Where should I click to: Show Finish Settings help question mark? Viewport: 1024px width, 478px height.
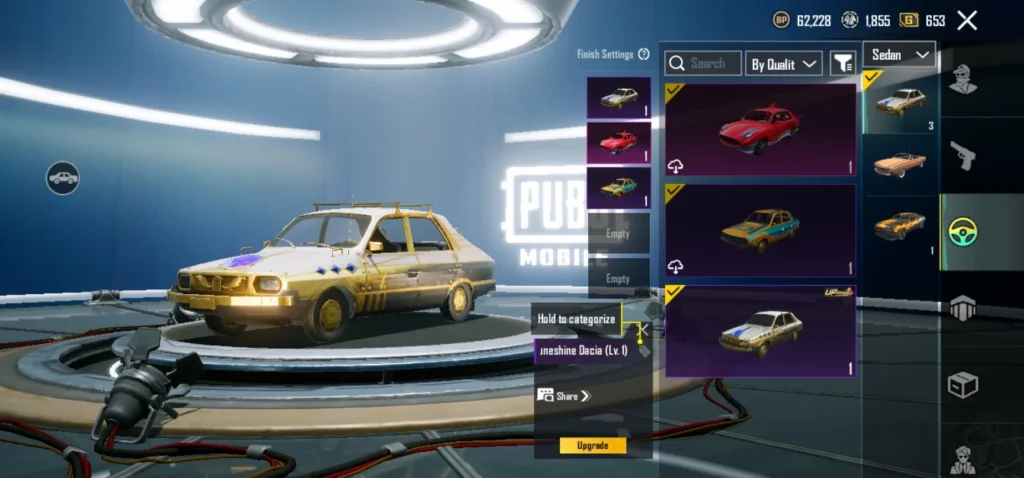click(644, 54)
